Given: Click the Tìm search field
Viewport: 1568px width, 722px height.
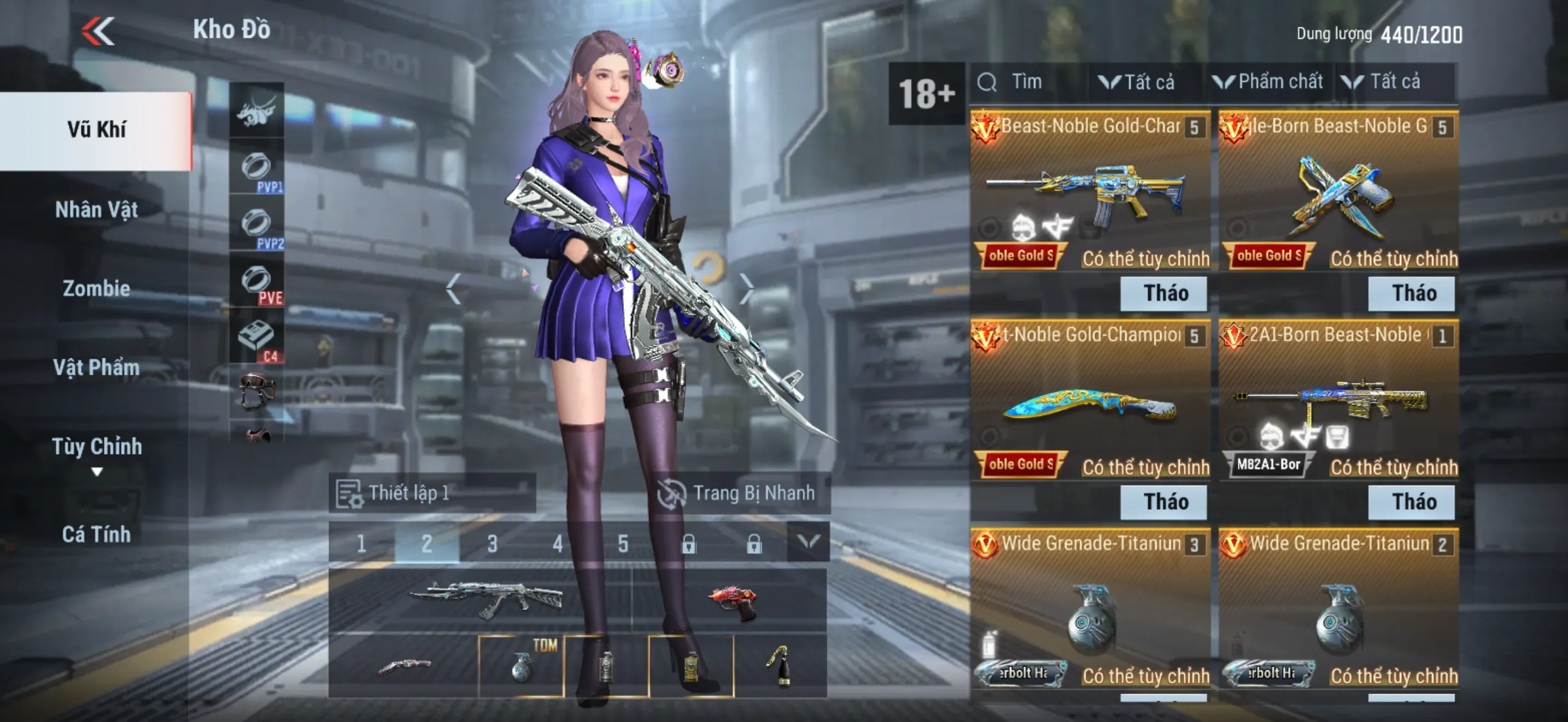Looking at the screenshot, I should (1029, 82).
